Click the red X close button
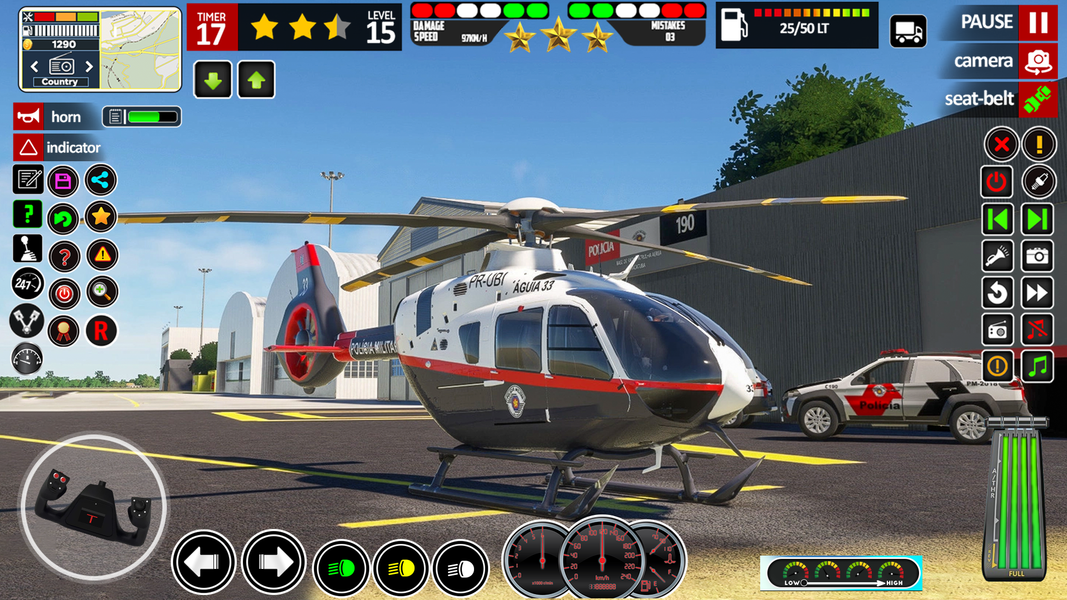 pos(1000,144)
